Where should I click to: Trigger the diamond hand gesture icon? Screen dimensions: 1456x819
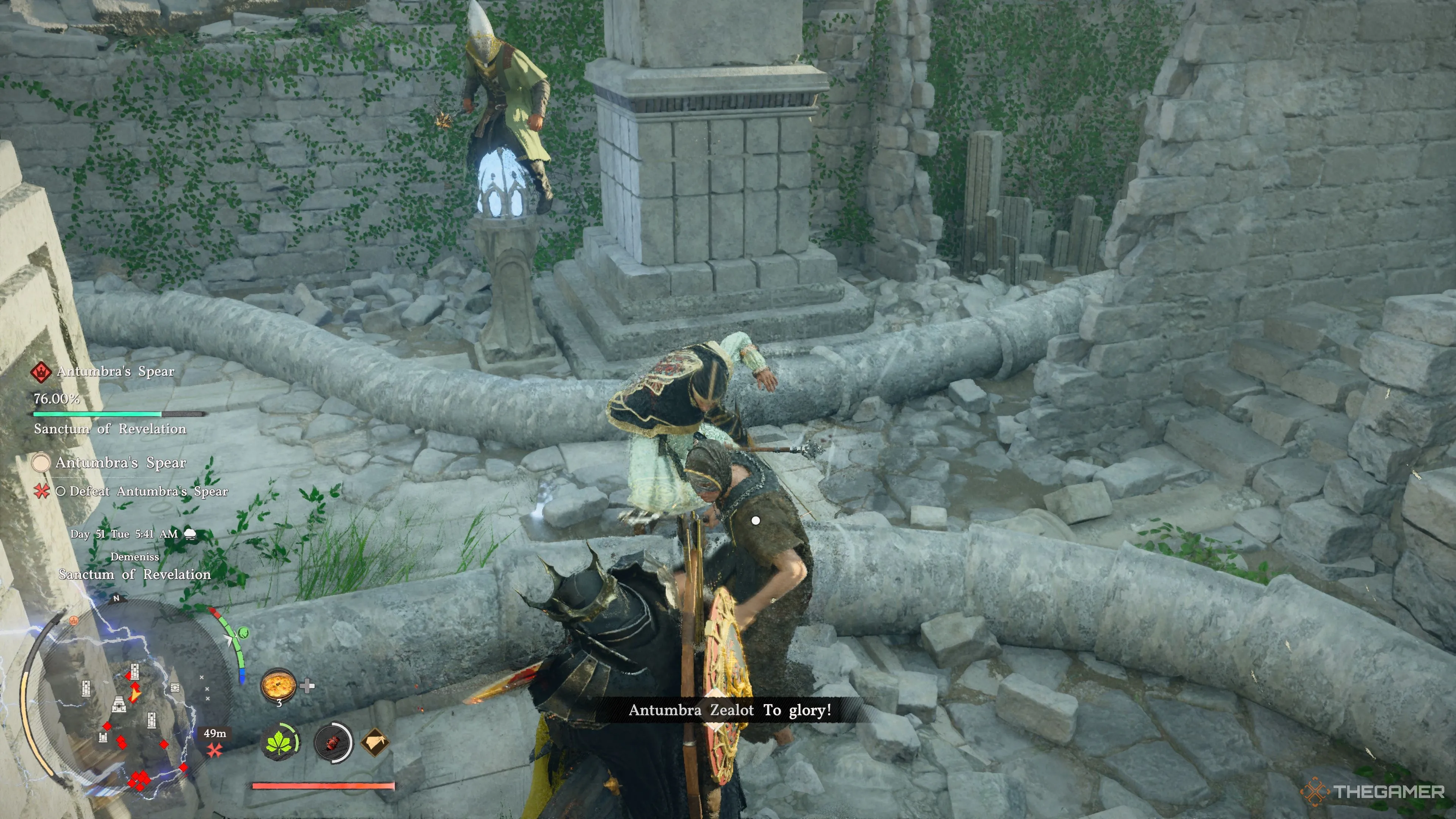tap(375, 742)
